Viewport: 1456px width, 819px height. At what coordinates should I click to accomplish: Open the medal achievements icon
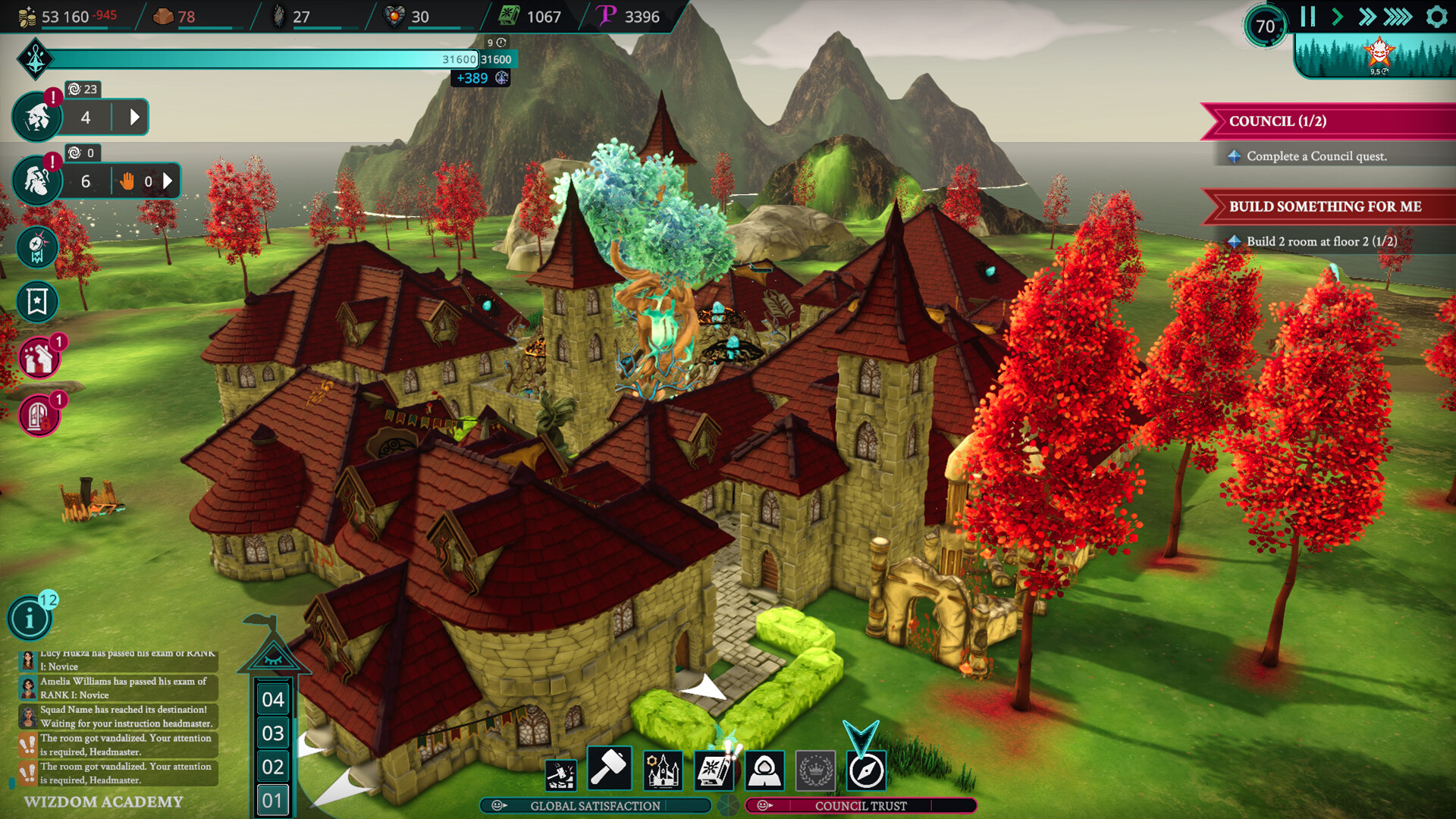[37, 246]
